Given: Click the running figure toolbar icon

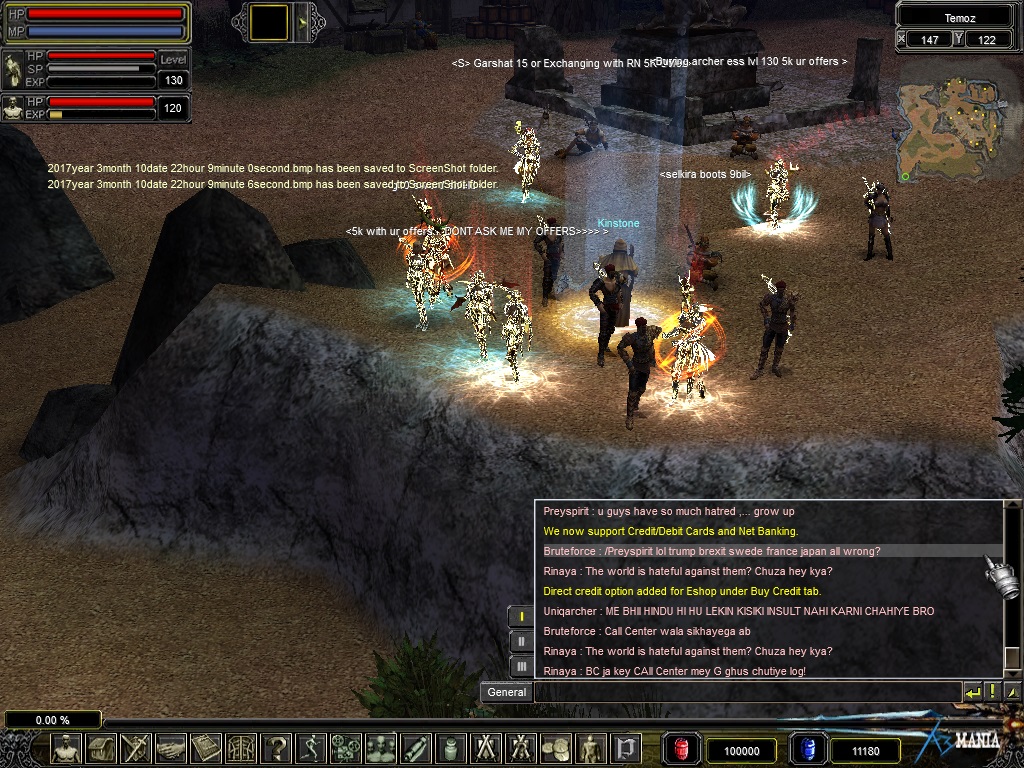Looking at the screenshot, I should pos(312,748).
